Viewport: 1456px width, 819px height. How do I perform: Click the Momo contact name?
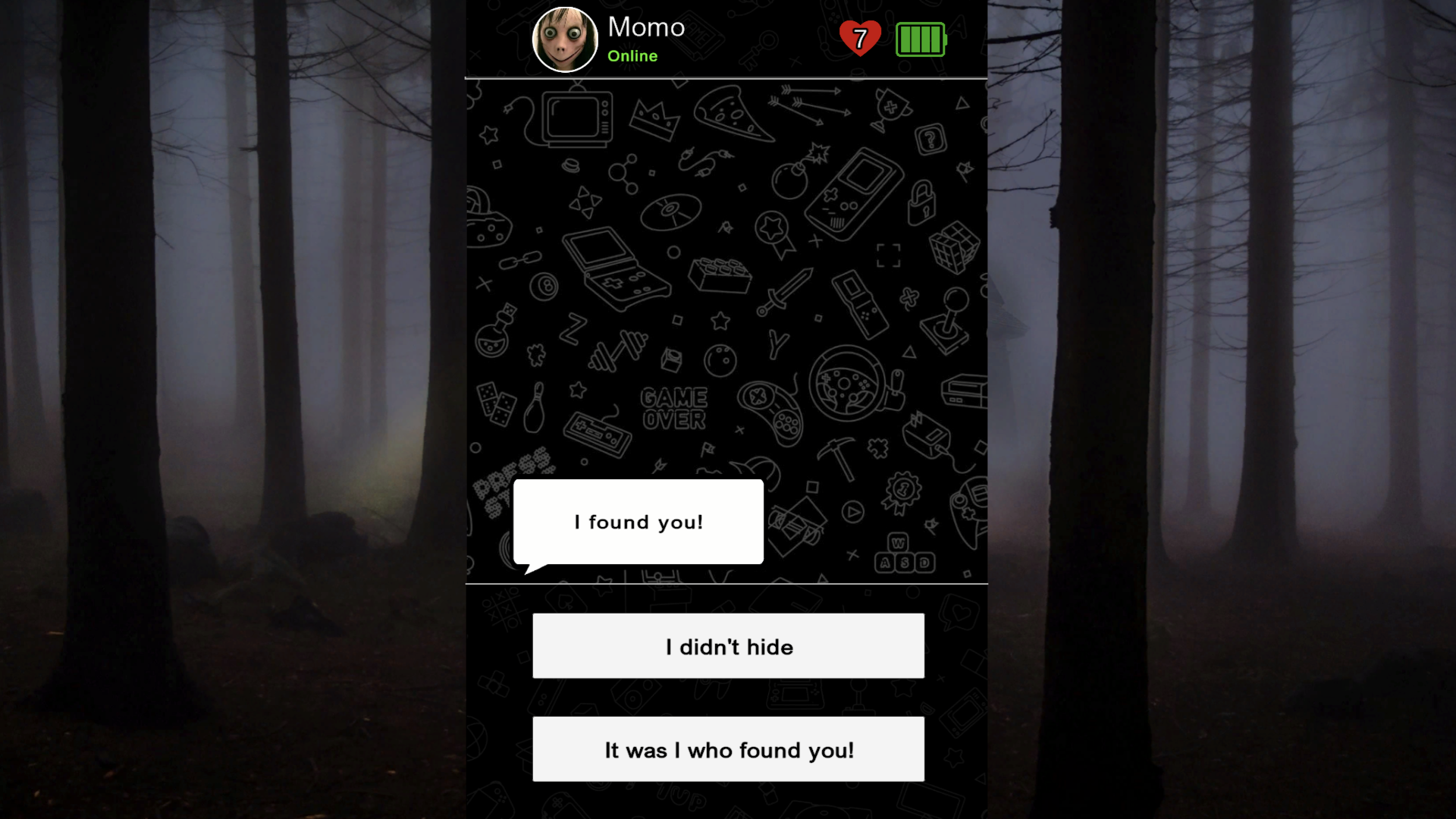[x=646, y=27]
